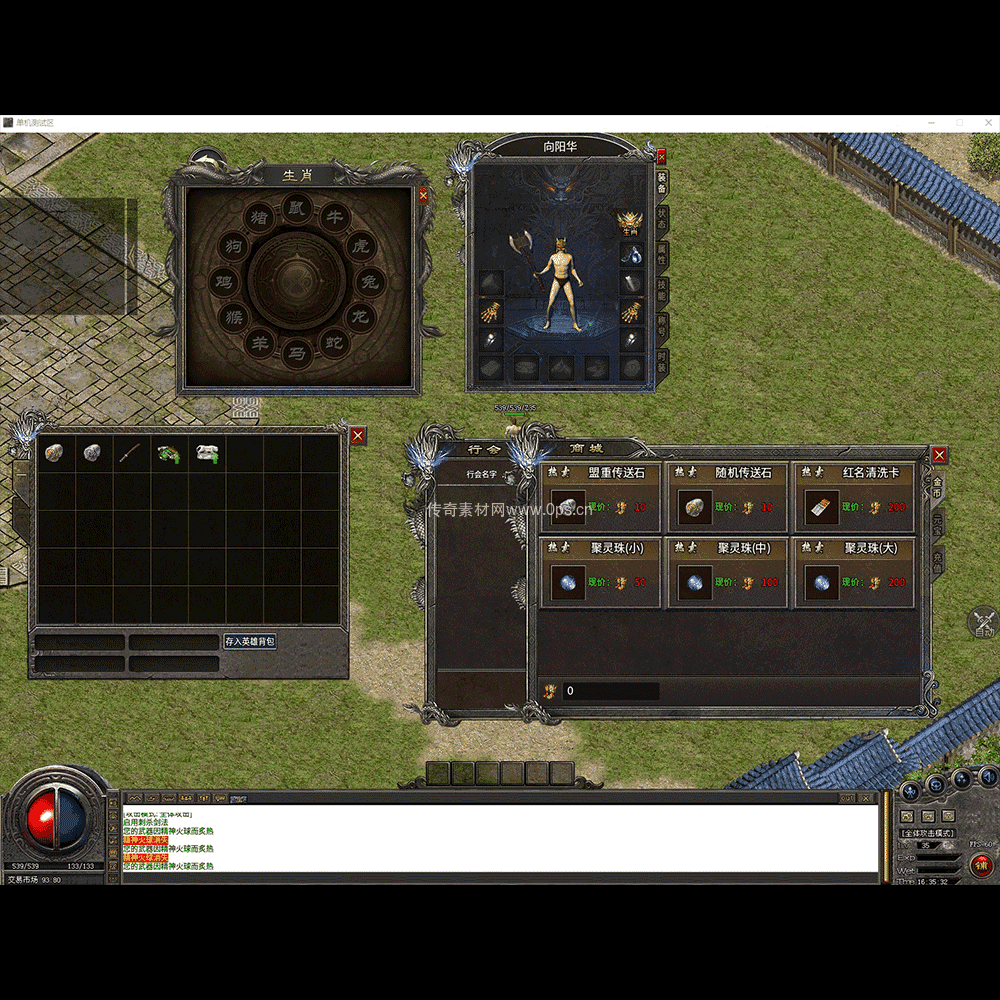The width and height of the screenshot is (1000, 1000).
Task: Purchase the 红名清洗卡 item
Action: click(x=822, y=508)
